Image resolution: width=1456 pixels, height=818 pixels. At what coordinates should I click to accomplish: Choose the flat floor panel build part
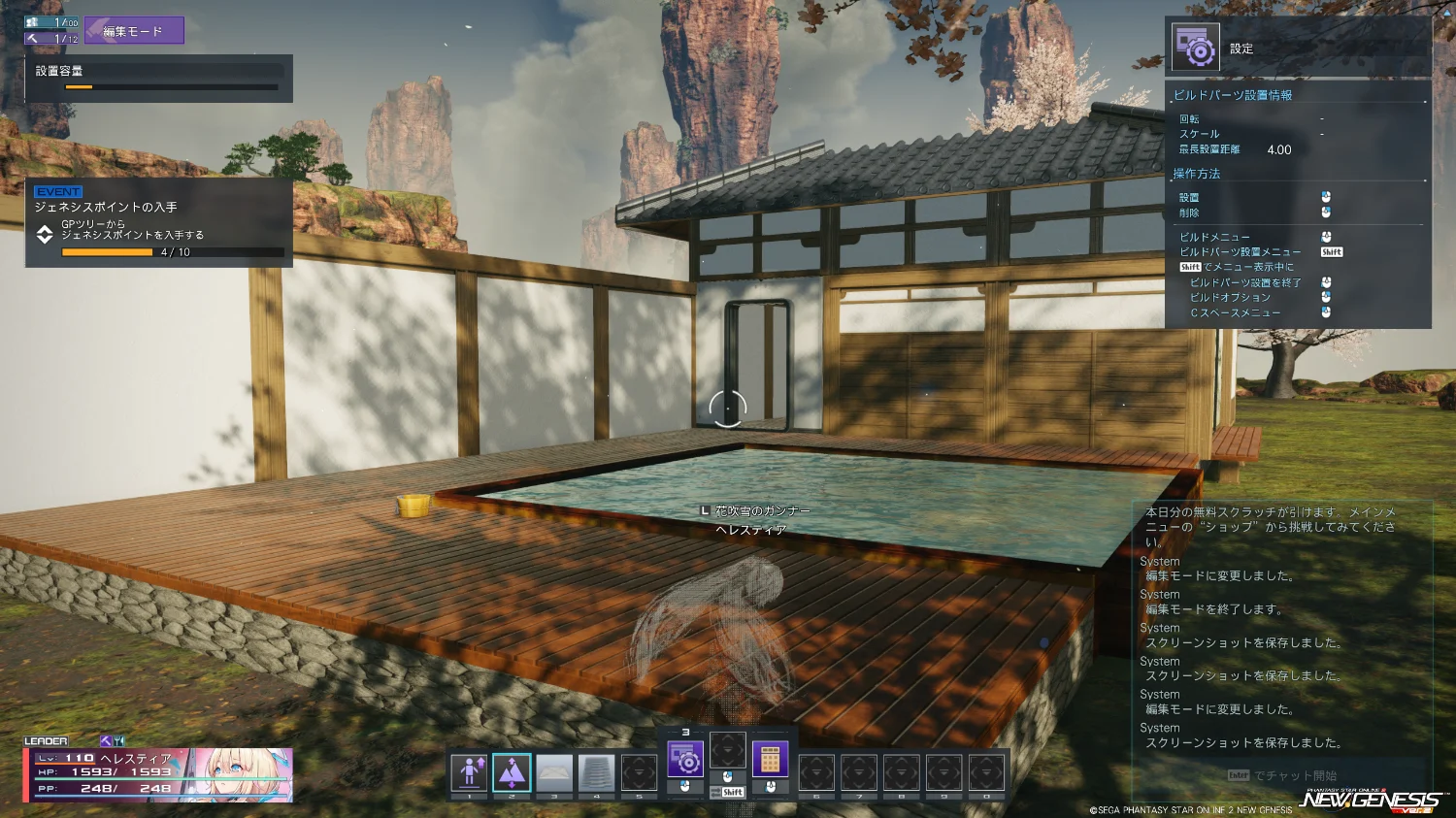point(554,772)
